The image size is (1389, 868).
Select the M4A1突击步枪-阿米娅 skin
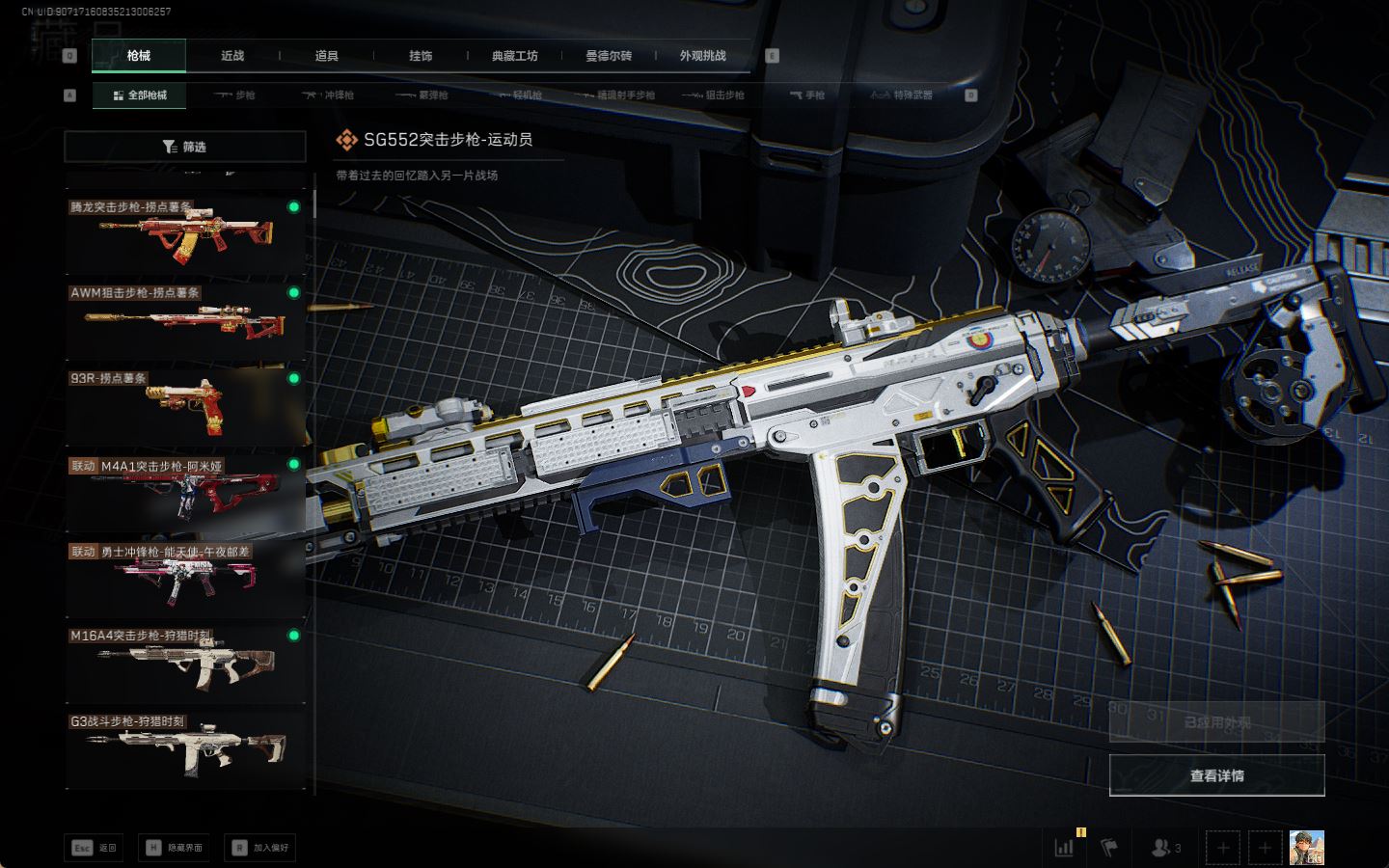coord(185,491)
